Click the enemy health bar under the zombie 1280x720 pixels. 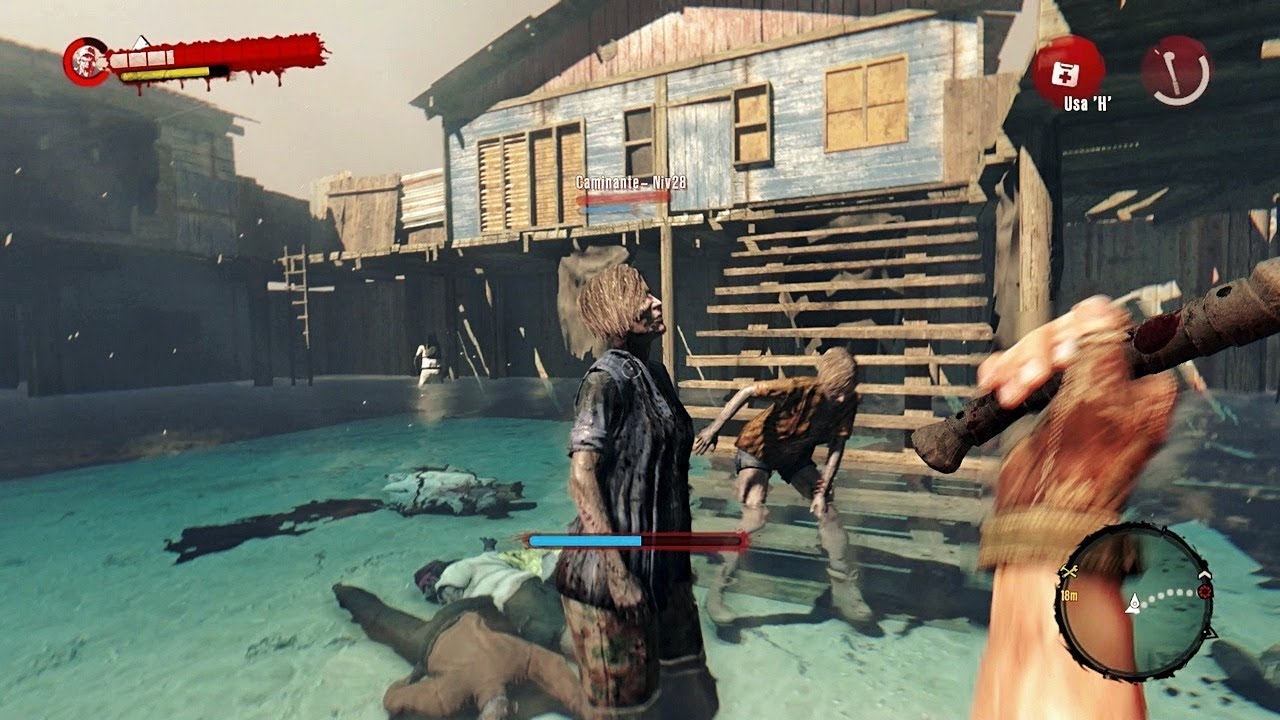632,540
